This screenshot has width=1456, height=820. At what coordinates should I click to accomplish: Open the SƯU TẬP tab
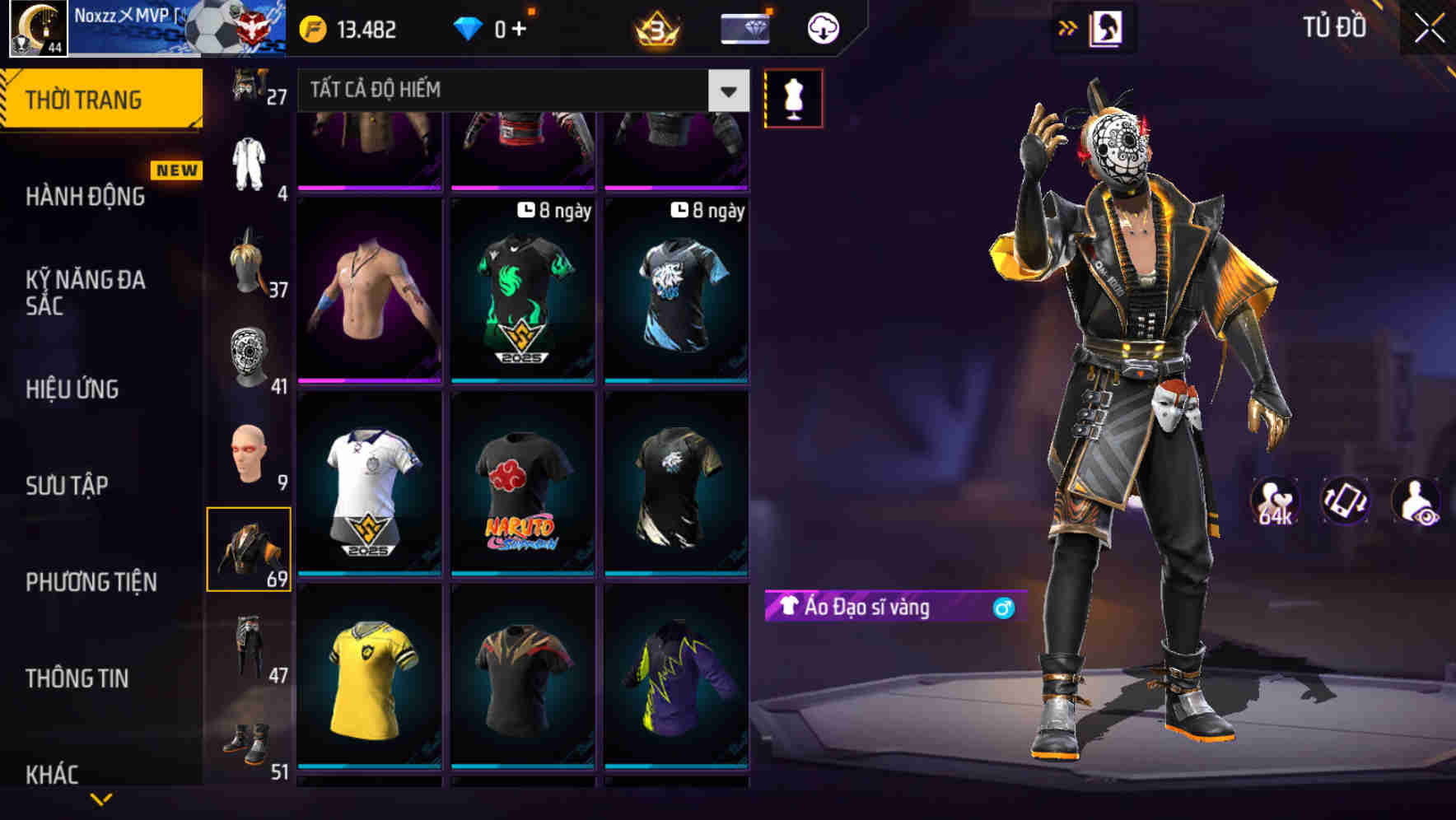click(66, 486)
